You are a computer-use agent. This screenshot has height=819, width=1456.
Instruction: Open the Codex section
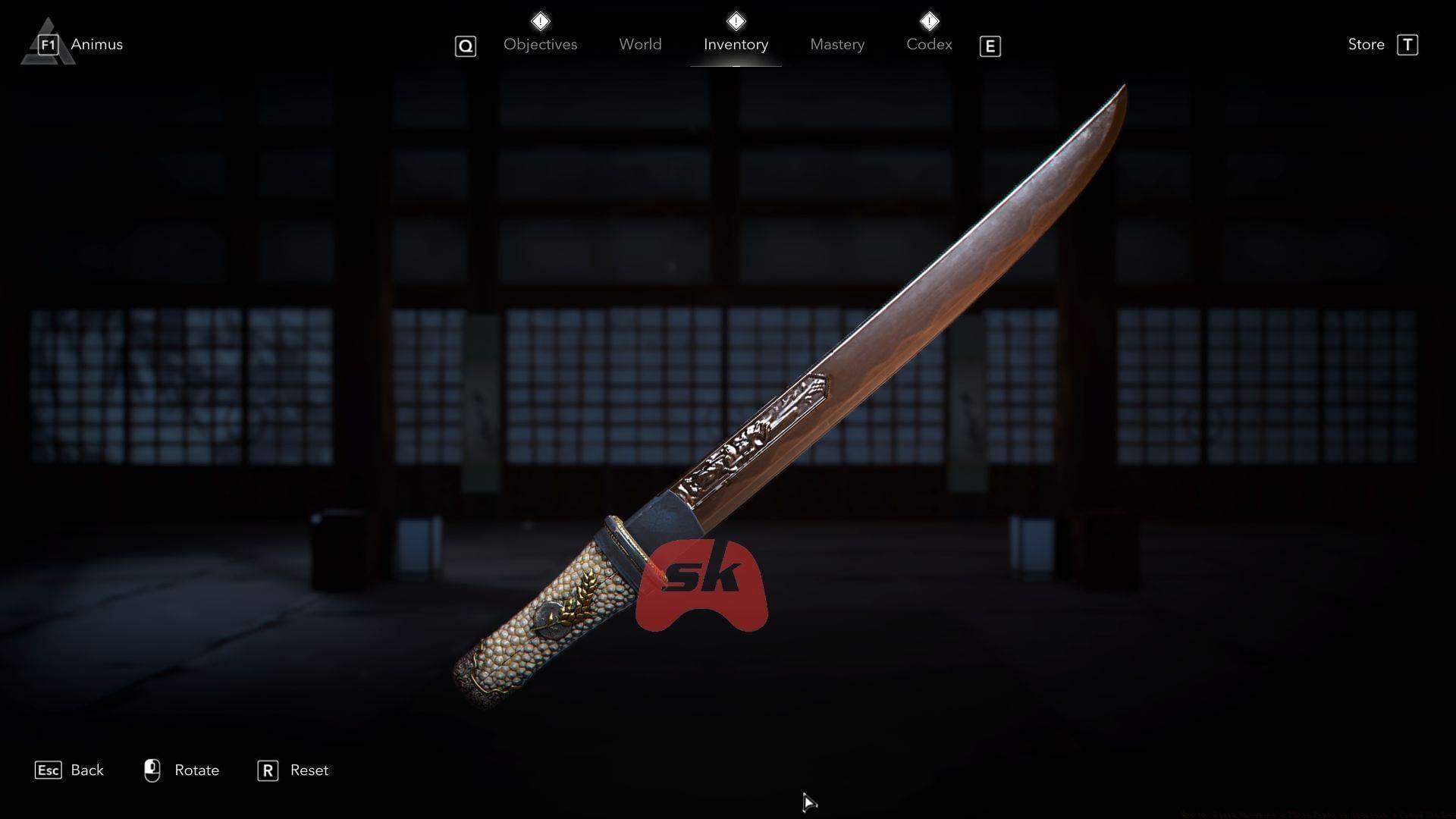929,44
